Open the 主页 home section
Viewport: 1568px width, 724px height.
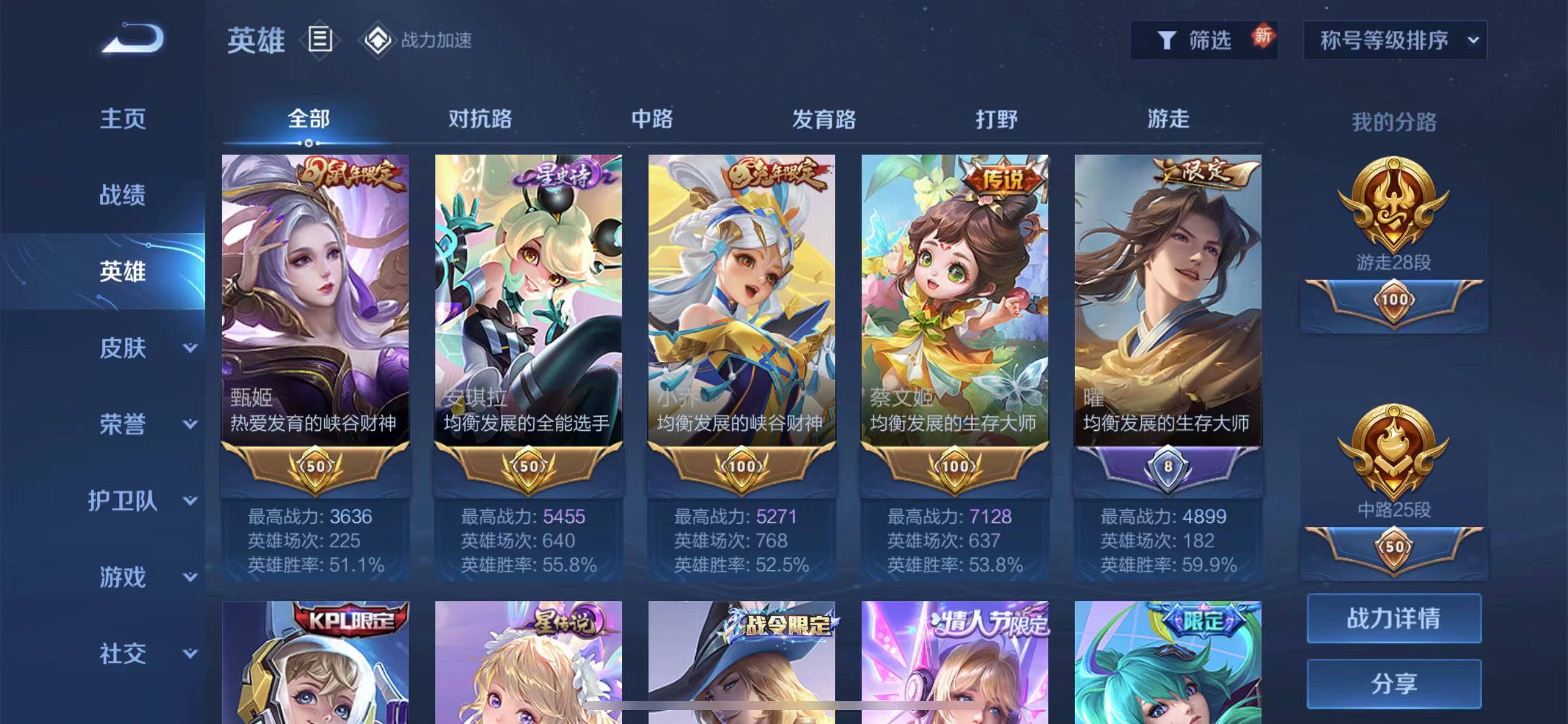(x=123, y=119)
